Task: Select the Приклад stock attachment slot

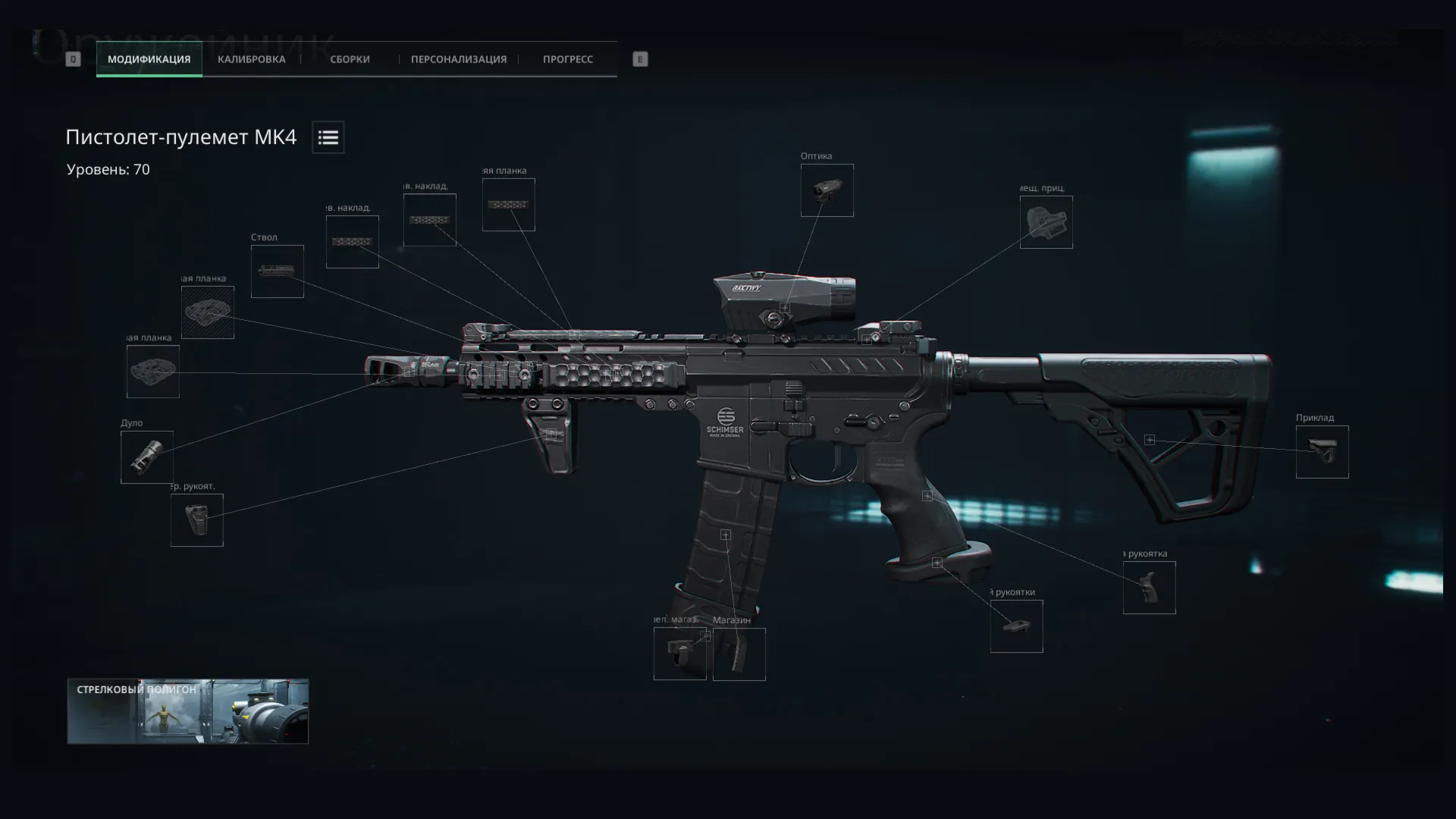Action: click(x=1322, y=452)
